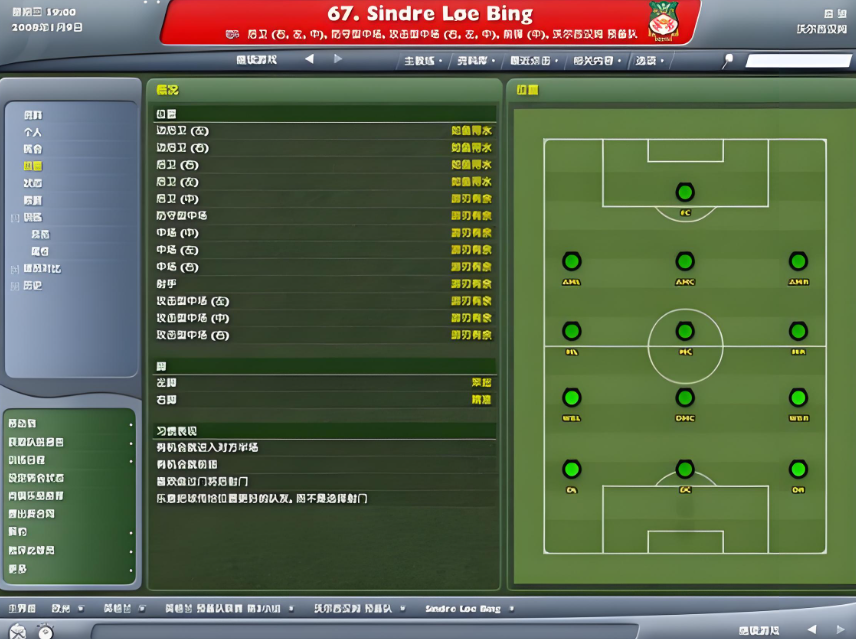
Task: Select the highlighted yellow positions entry
Action: point(33,166)
